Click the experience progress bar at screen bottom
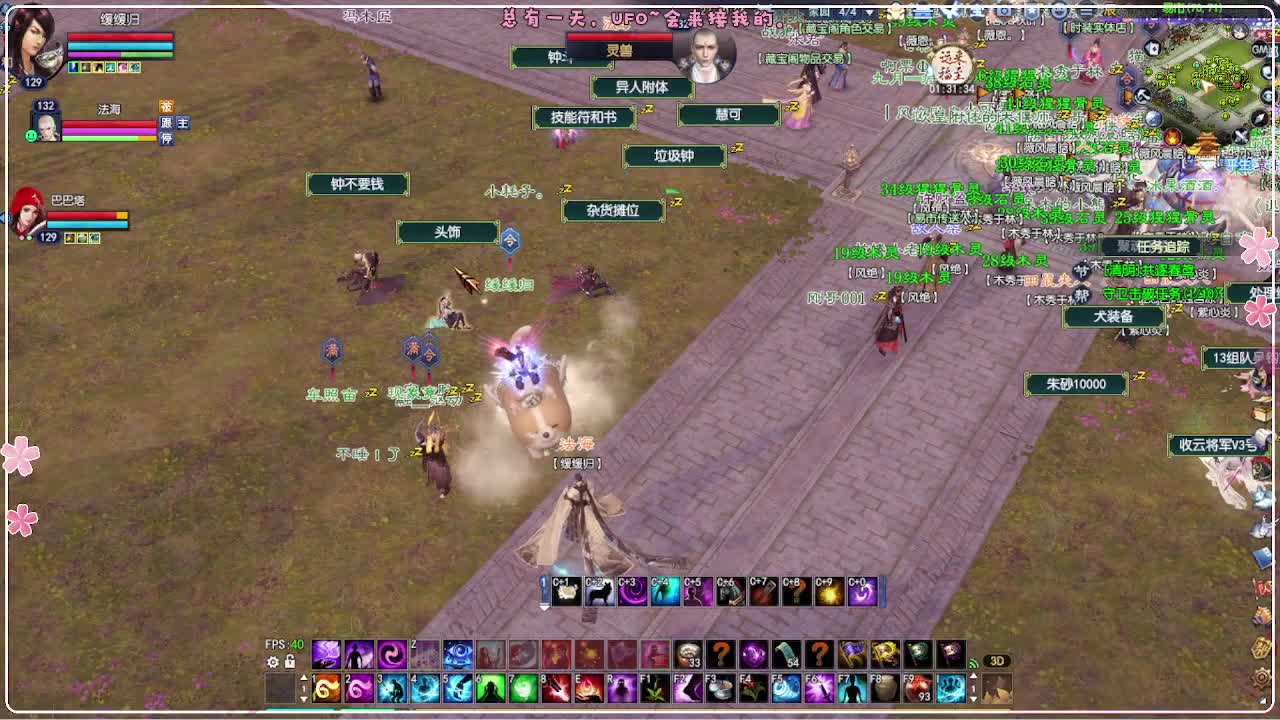Screen dimensions: 1280x720 click(640, 710)
